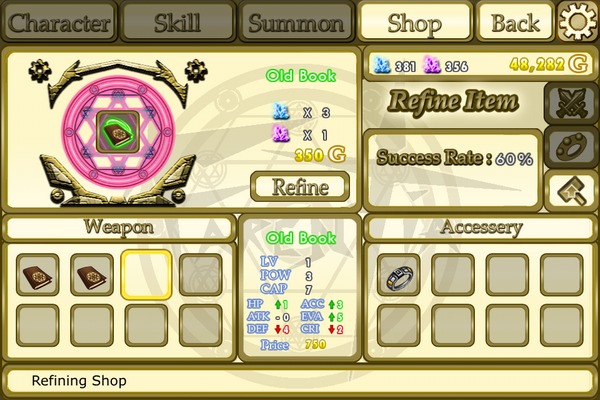The width and height of the screenshot is (600, 400).
Task: Open the Summon tab
Action: pyautogui.click(x=296, y=22)
